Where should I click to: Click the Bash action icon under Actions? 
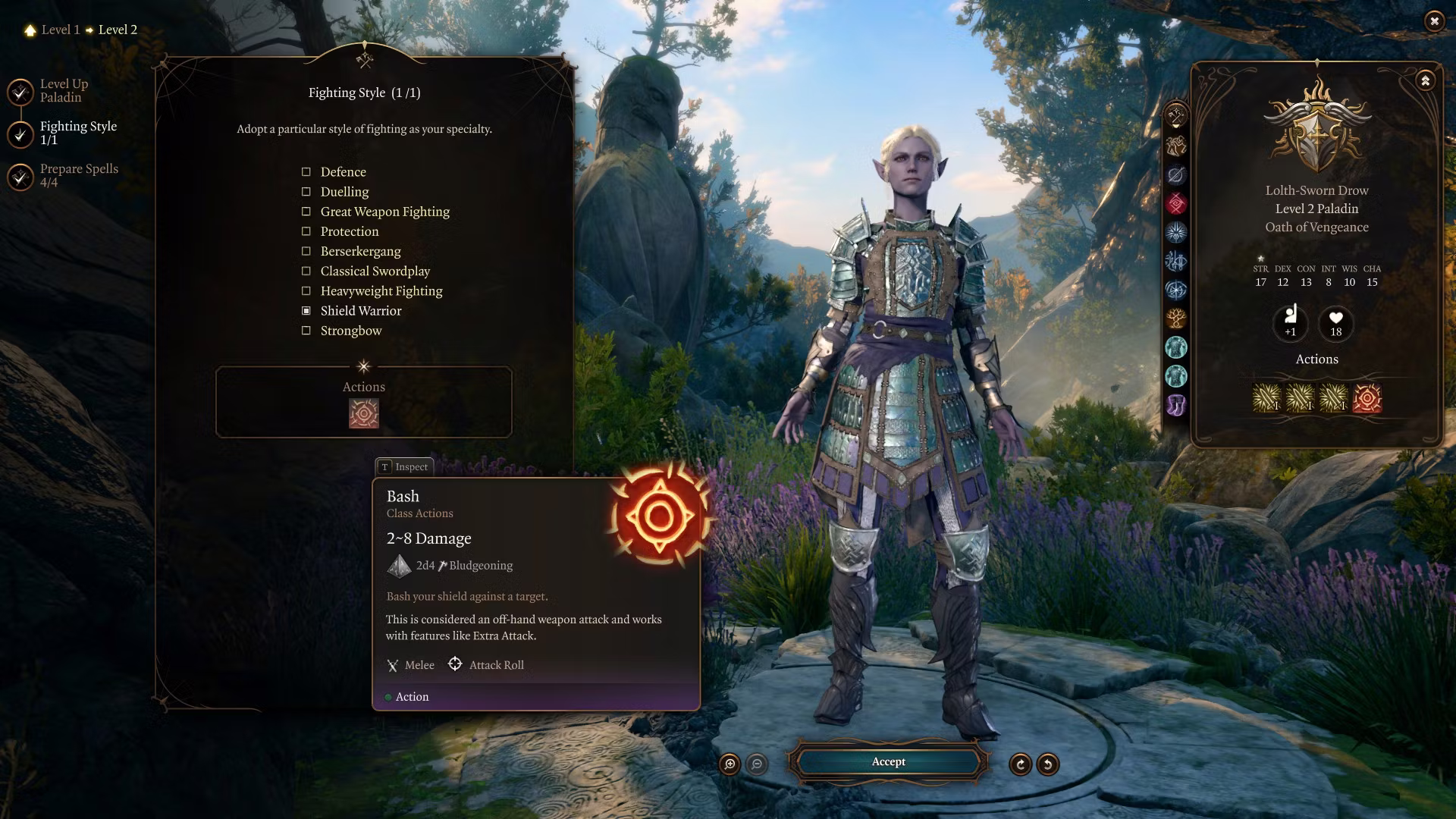coord(363,413)
